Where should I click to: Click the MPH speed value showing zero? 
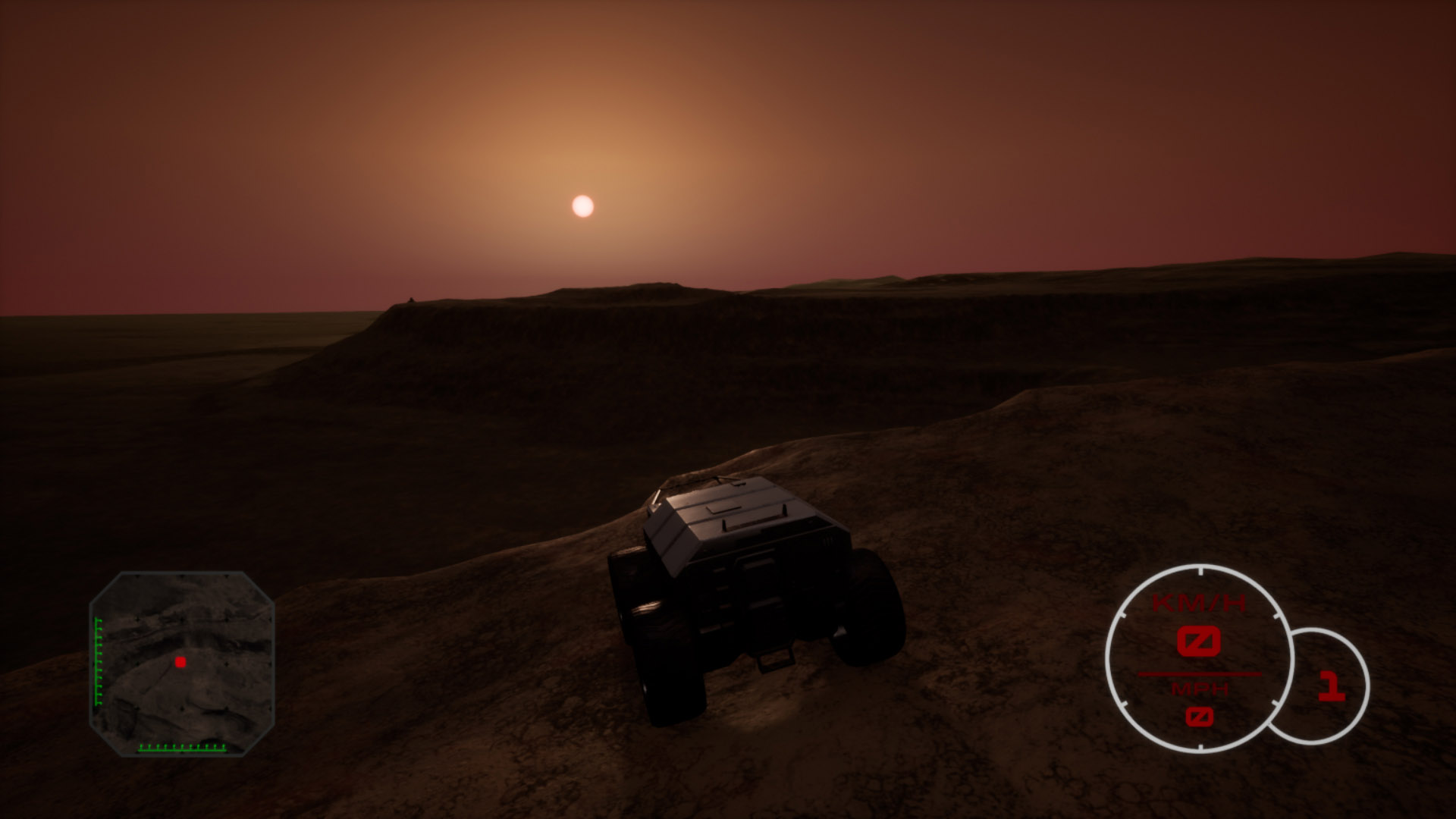coord(1200,717)
